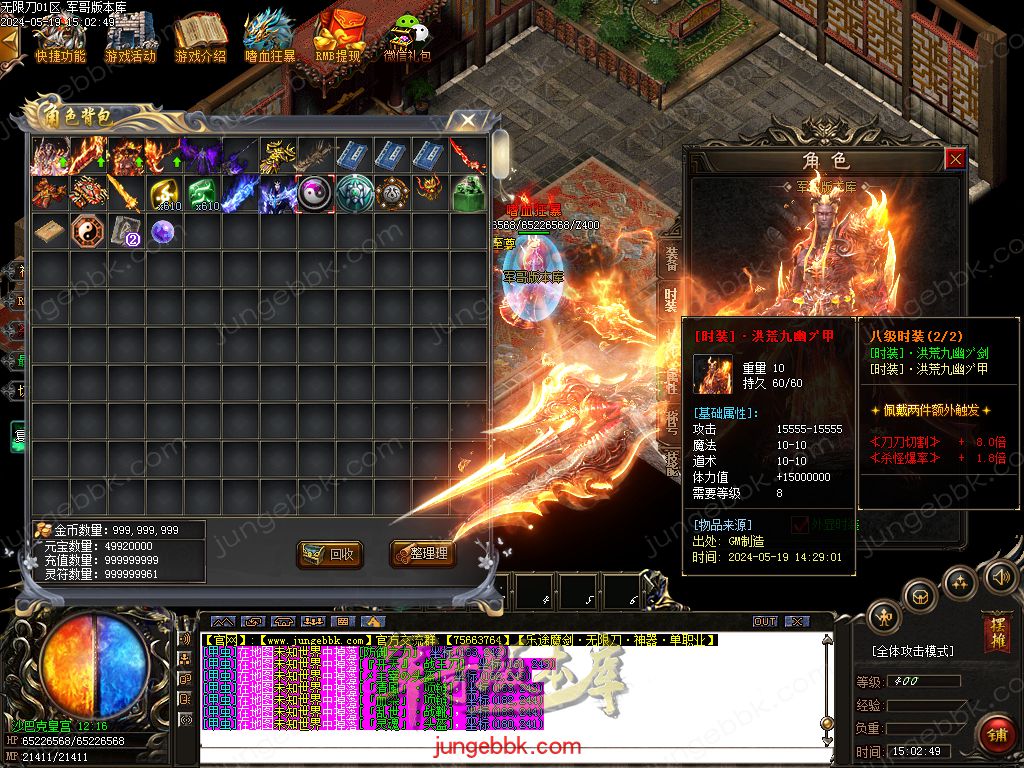The width and height of the screenshot is (1024, 768).
Task: Select the purple crystal orb item
Action: pyautogui.click(x=162, y=232)
